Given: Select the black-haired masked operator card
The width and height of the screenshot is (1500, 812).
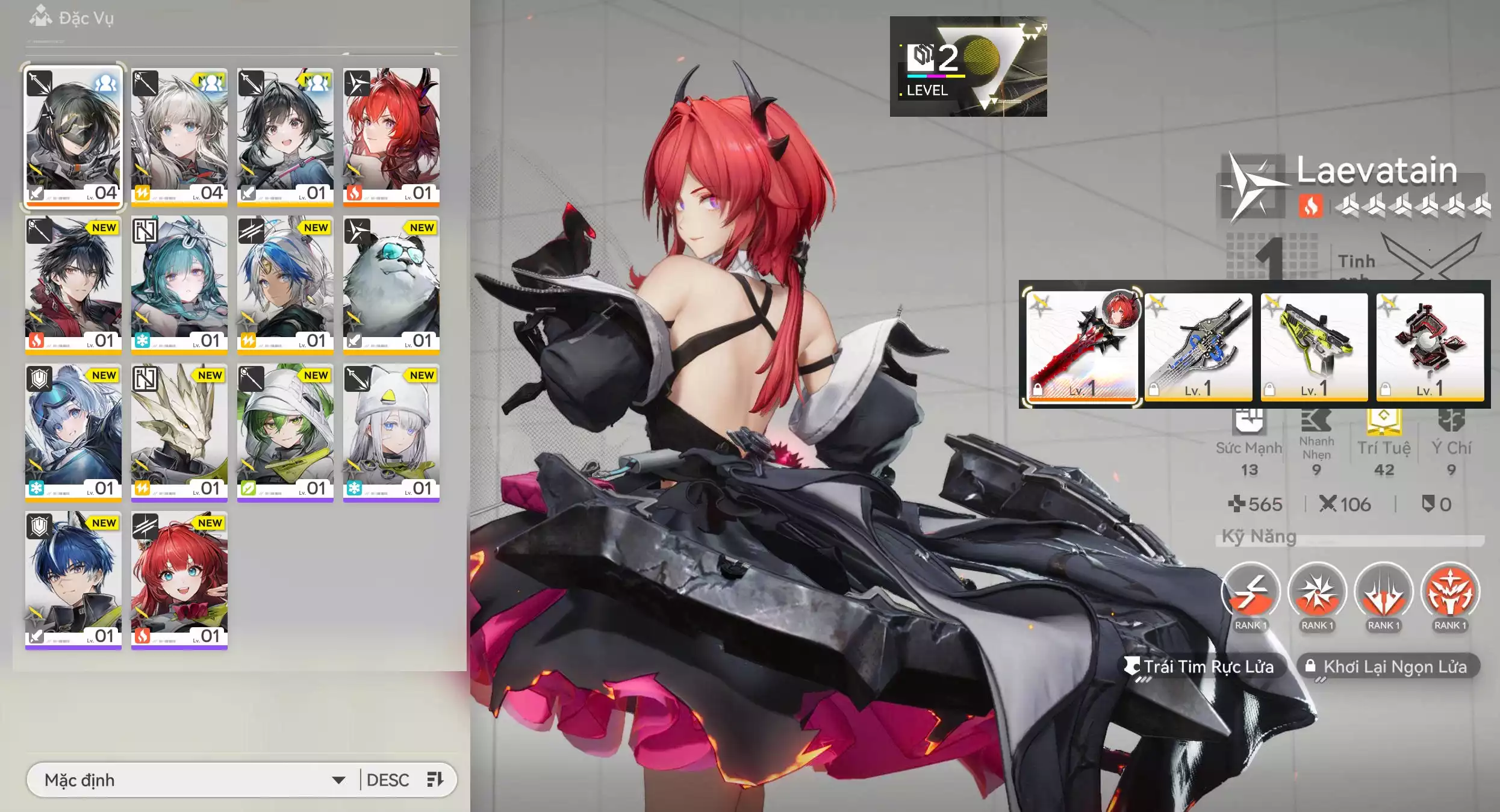Looking at the screenshot, I should click(73, 136).
